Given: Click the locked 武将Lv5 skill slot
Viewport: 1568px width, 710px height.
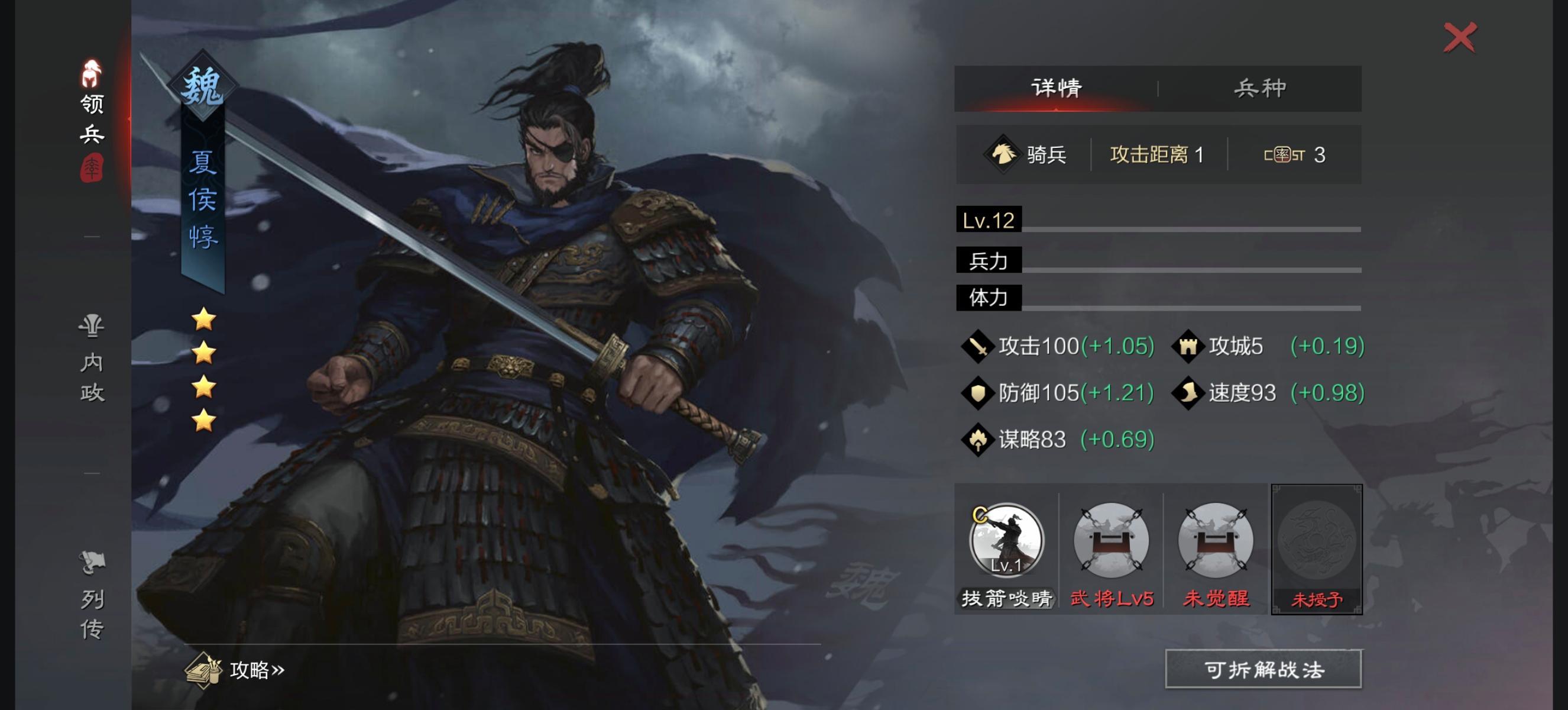Looking at the screenshot, I should [1111, 540].
